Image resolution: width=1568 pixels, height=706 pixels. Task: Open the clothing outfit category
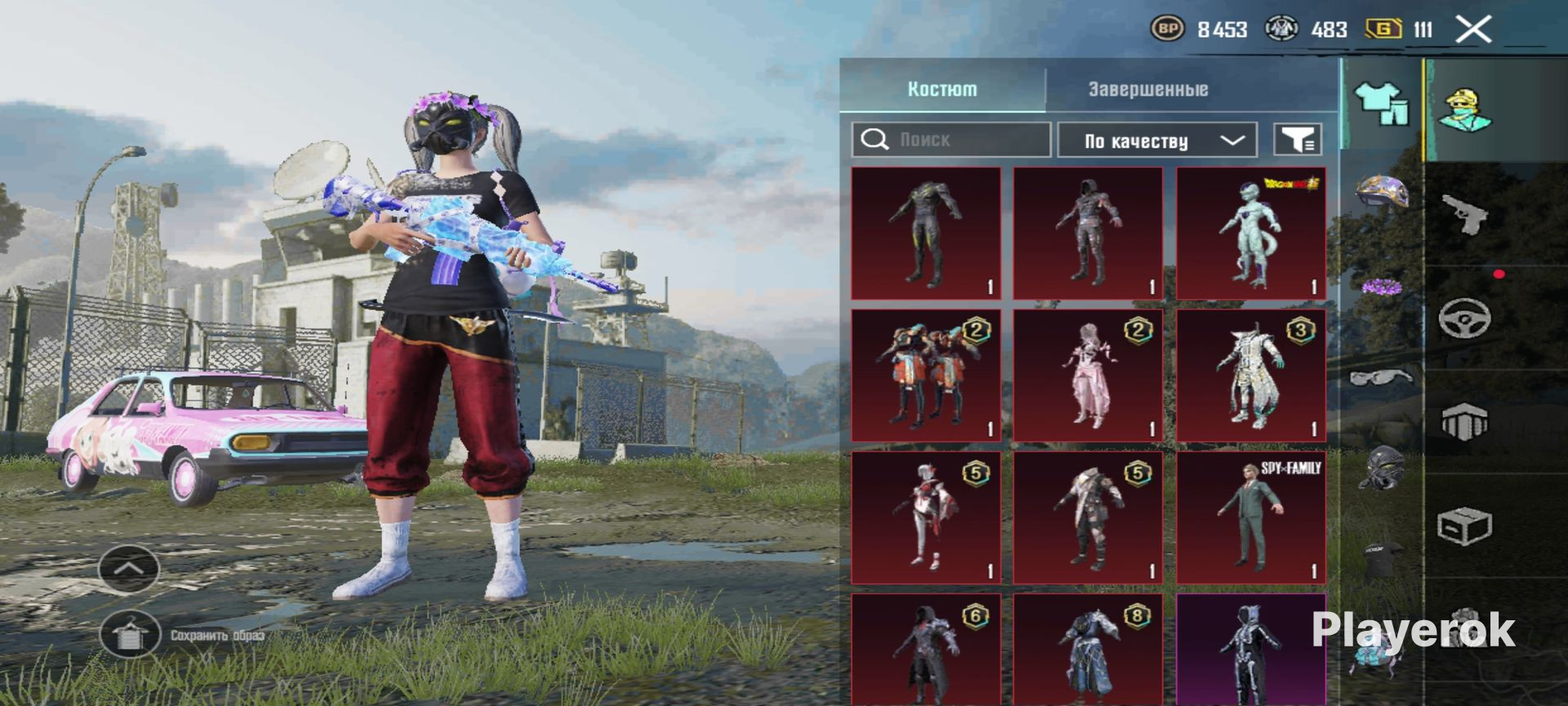pyautogui.click(x=1381, y=105)
